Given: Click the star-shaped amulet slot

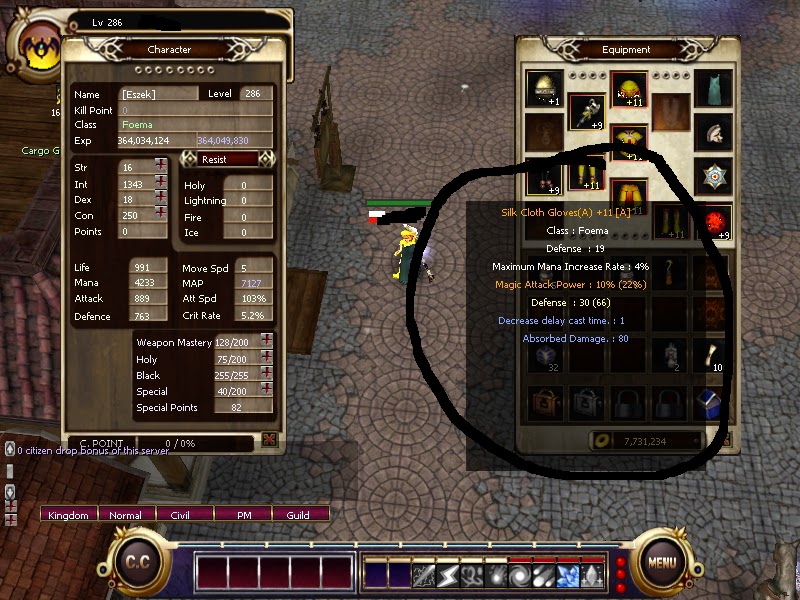Looking at the screenshot, I should tap(714, 176).
